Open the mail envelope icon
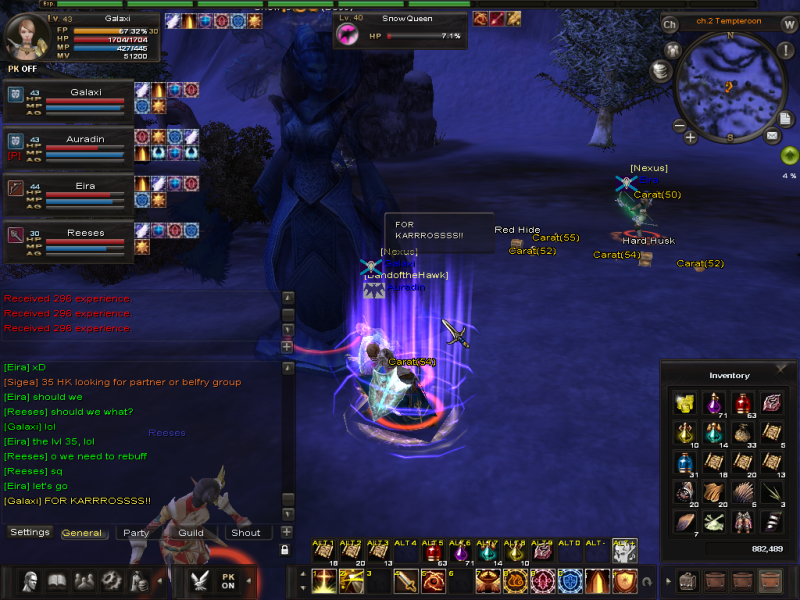The width and height of the screenshot is (800, 600). point(772,134)
